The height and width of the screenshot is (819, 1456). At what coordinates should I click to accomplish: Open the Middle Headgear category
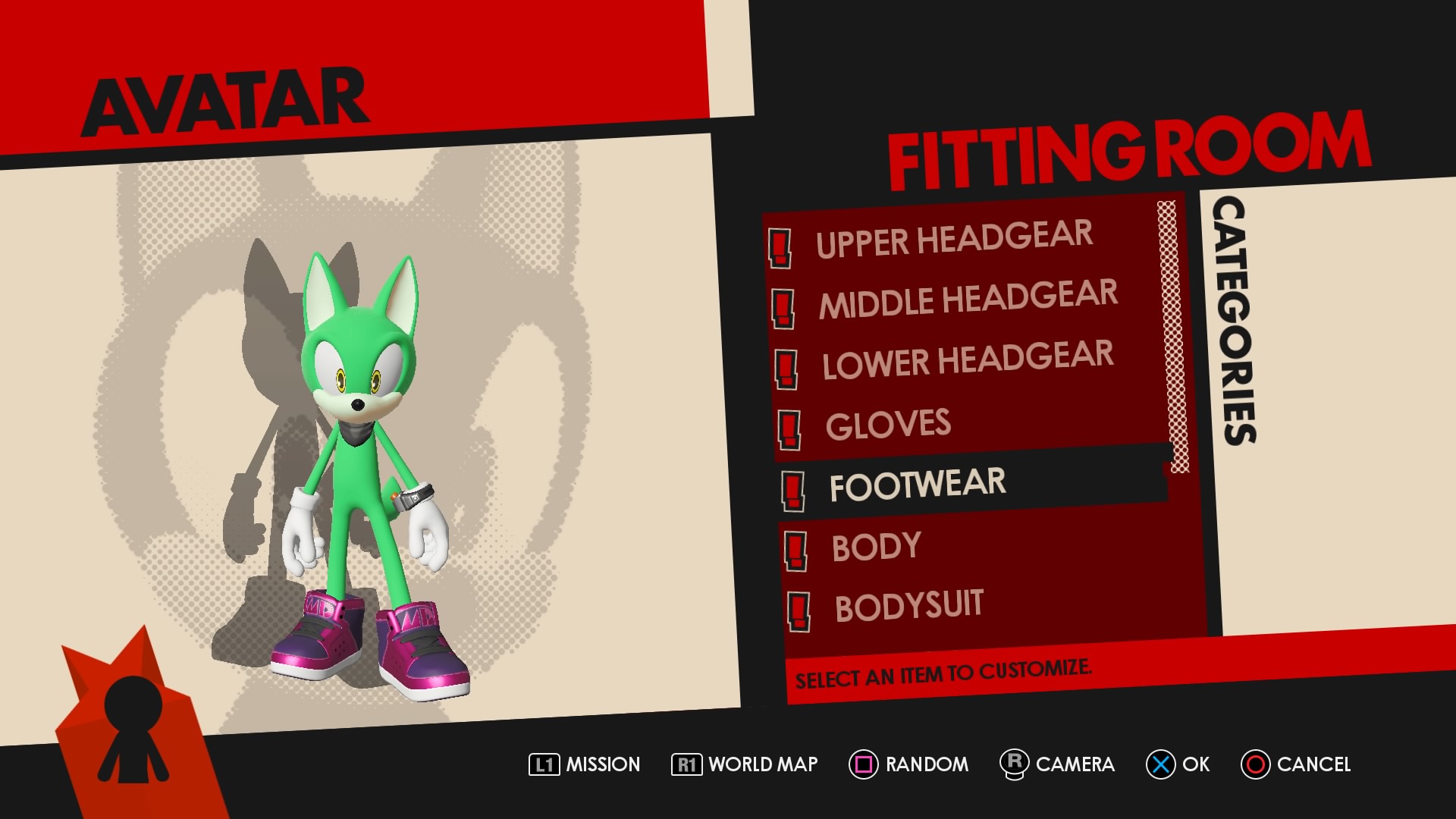point(968,299)
